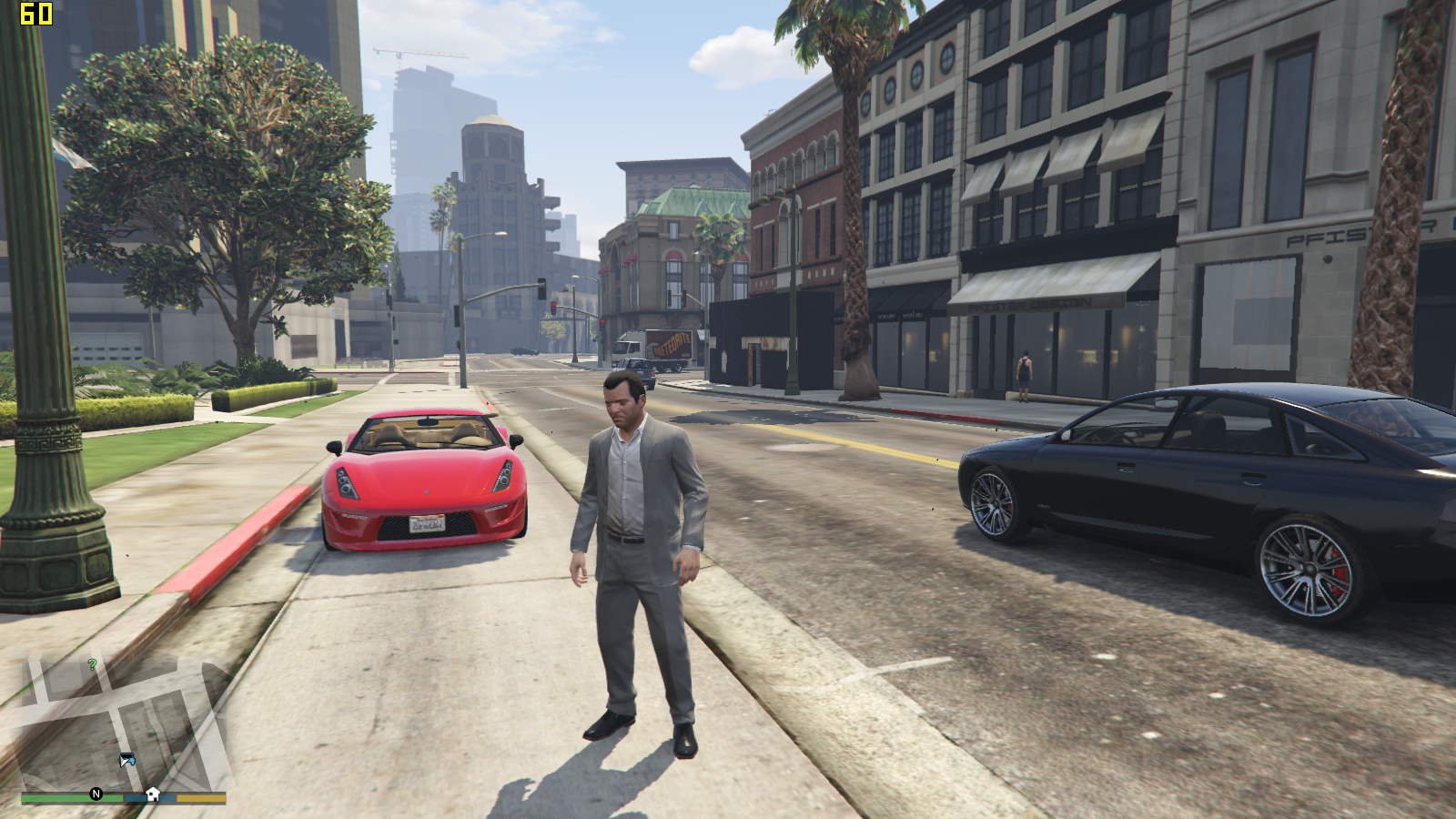The image size is (1456, 819).
Task: Select the white safehouse icon on the minimap
Action: 153,794
